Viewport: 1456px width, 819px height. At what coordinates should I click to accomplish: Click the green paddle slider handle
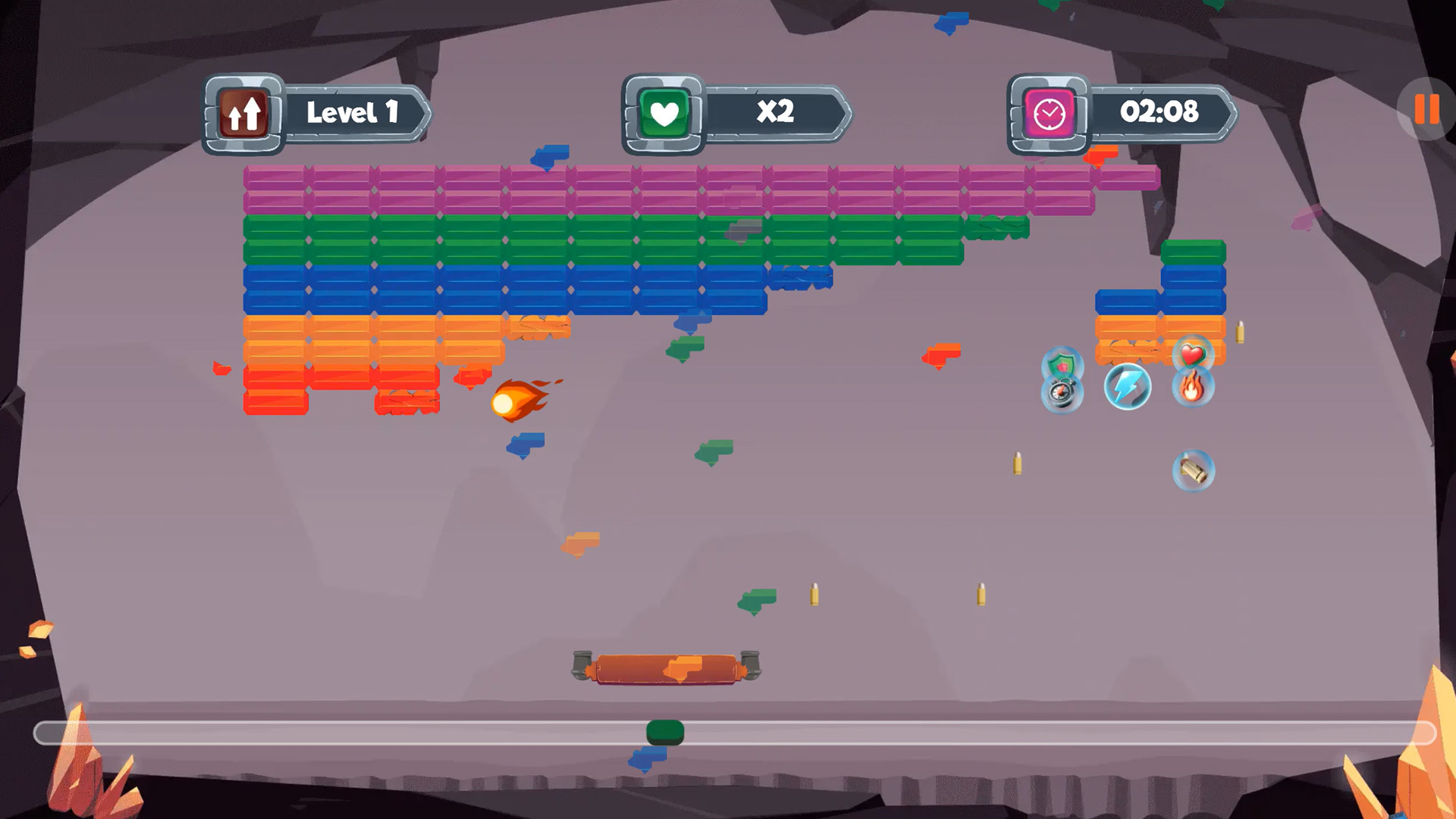[665, 732]
